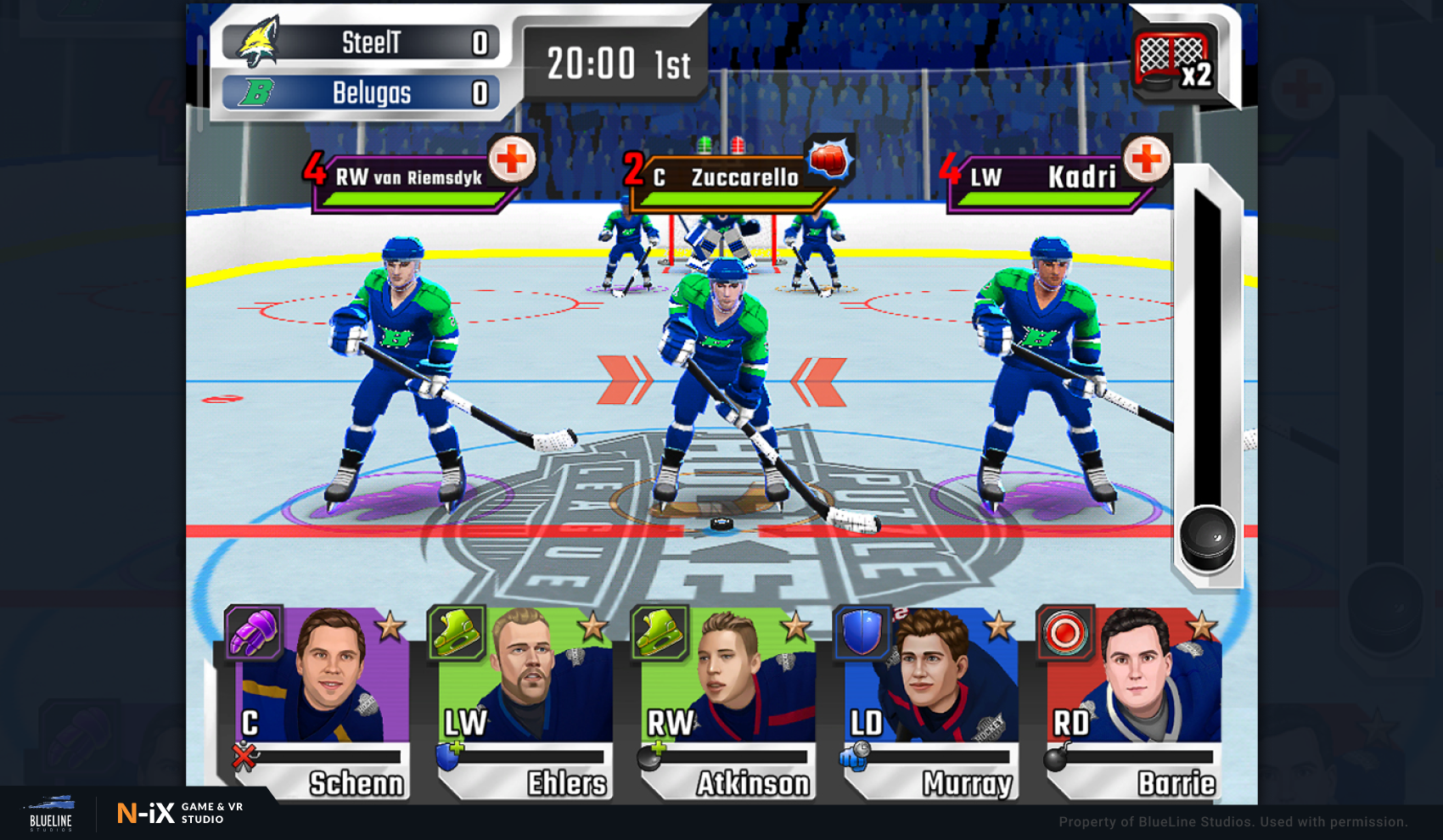Click the puck knob on the vertical meter
This screenshot has width=1443, height=840.
coord(1208,539)
